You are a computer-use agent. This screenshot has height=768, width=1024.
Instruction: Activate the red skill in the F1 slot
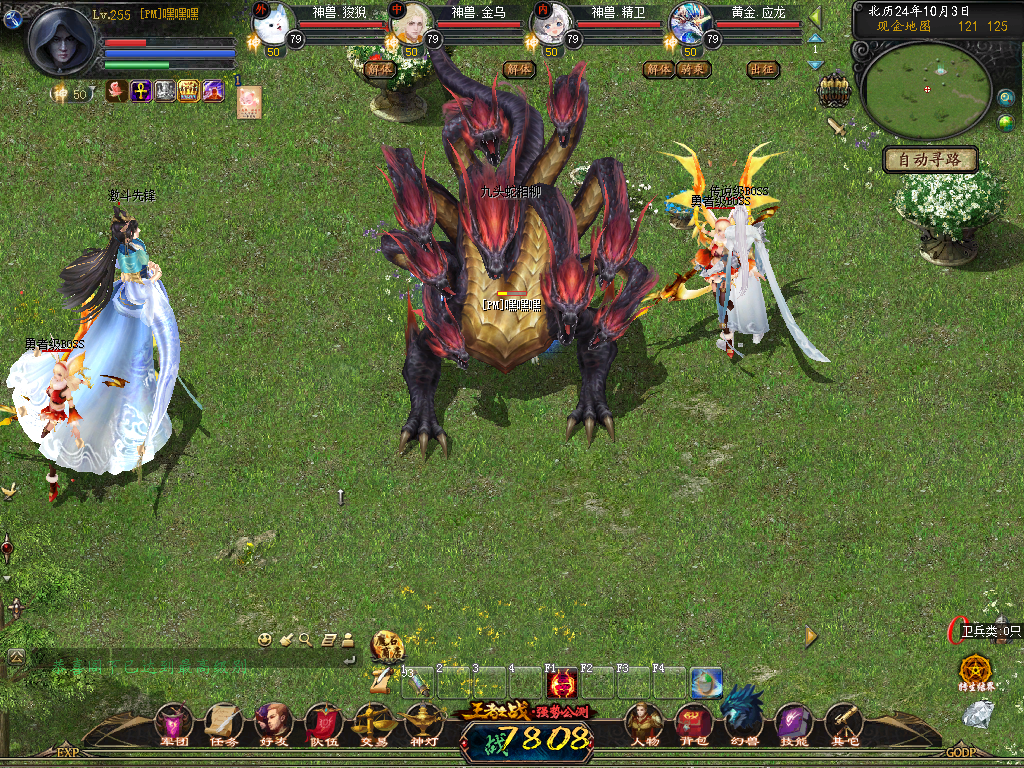click(561, 684)
